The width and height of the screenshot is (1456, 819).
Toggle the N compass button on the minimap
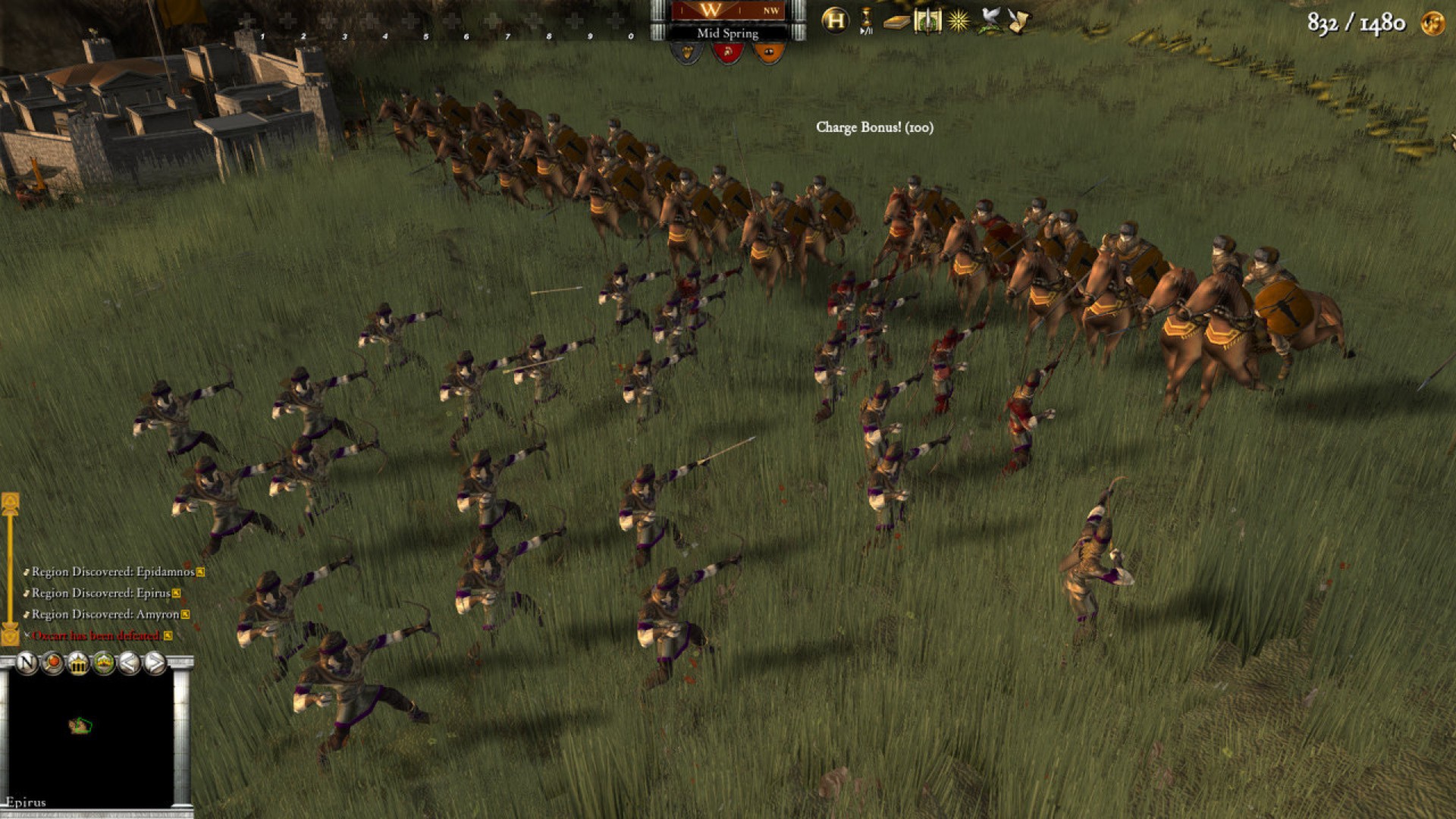point(26,664)
